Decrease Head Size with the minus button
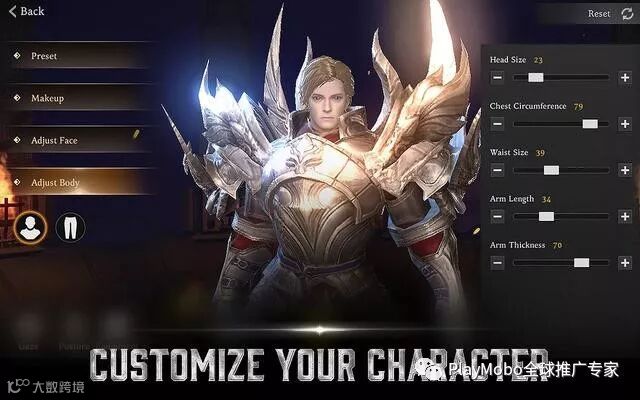Image resolution: width=640 pixels, height=400 pixels. 497,77
